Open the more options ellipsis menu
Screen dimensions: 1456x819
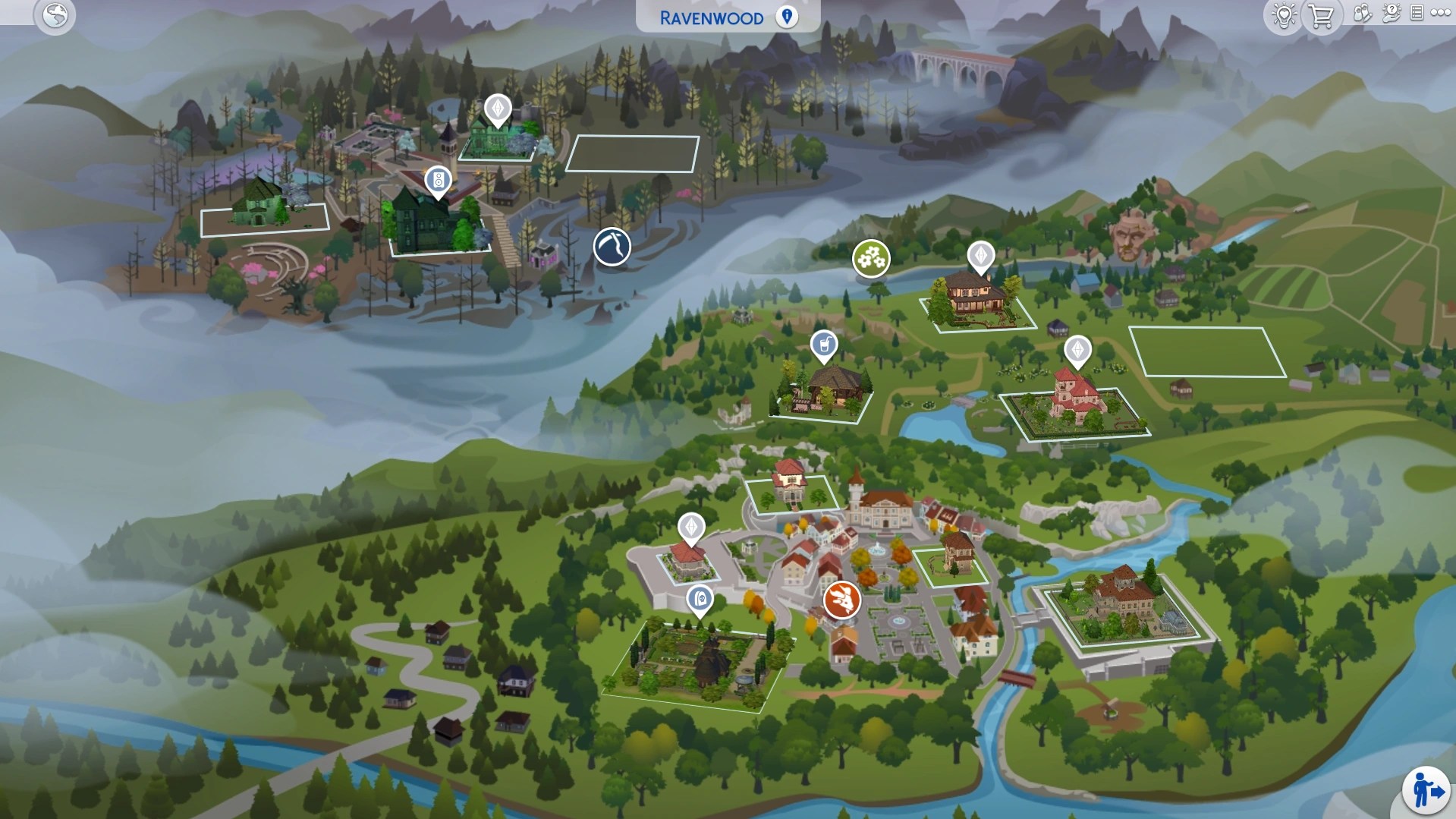(1441, 14)
